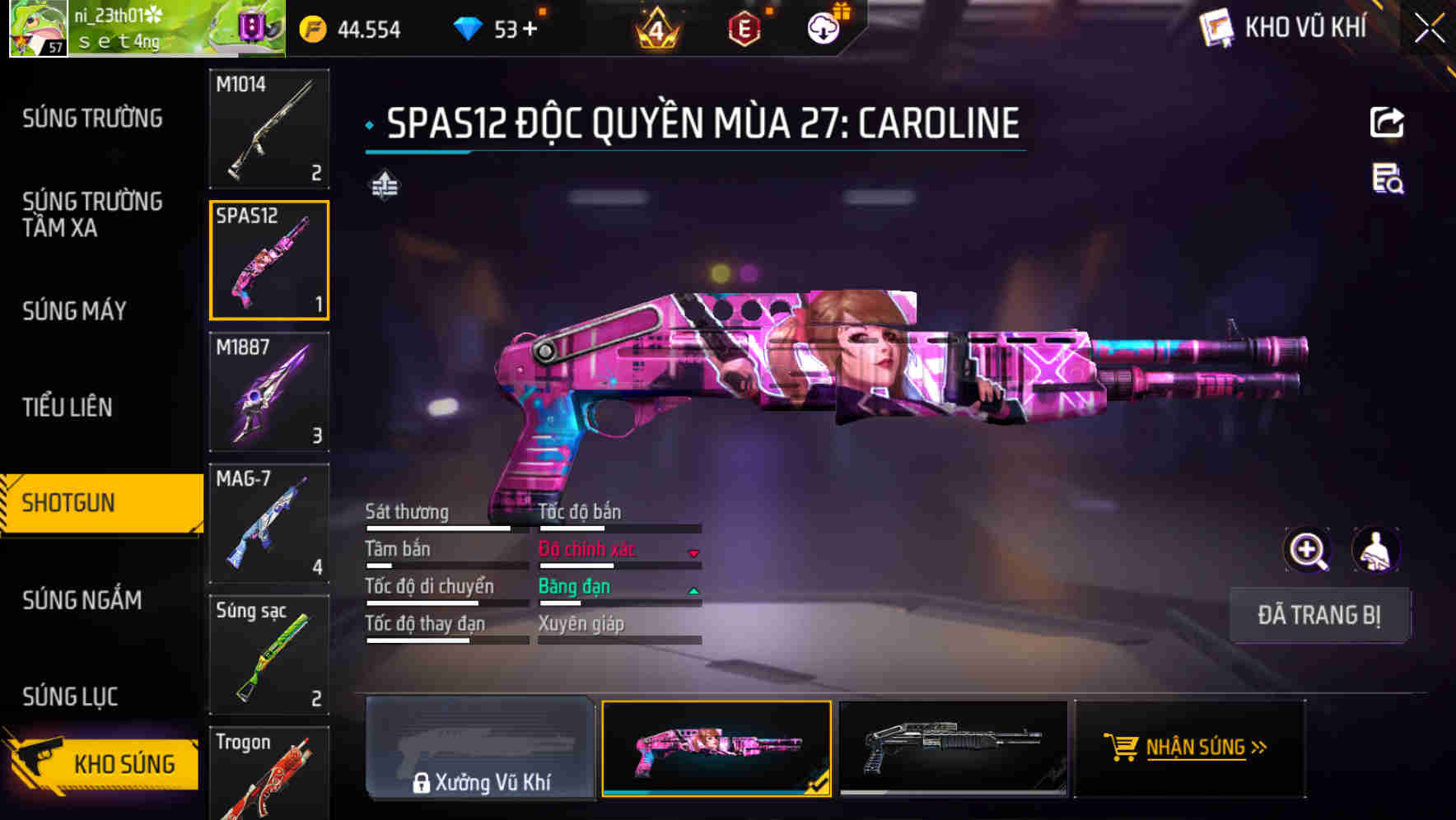Image resolution: width=1456 pixels, height=820 pixels.
Task: Open the SÚNG LỤC category
Action: (x=70, y=696)
